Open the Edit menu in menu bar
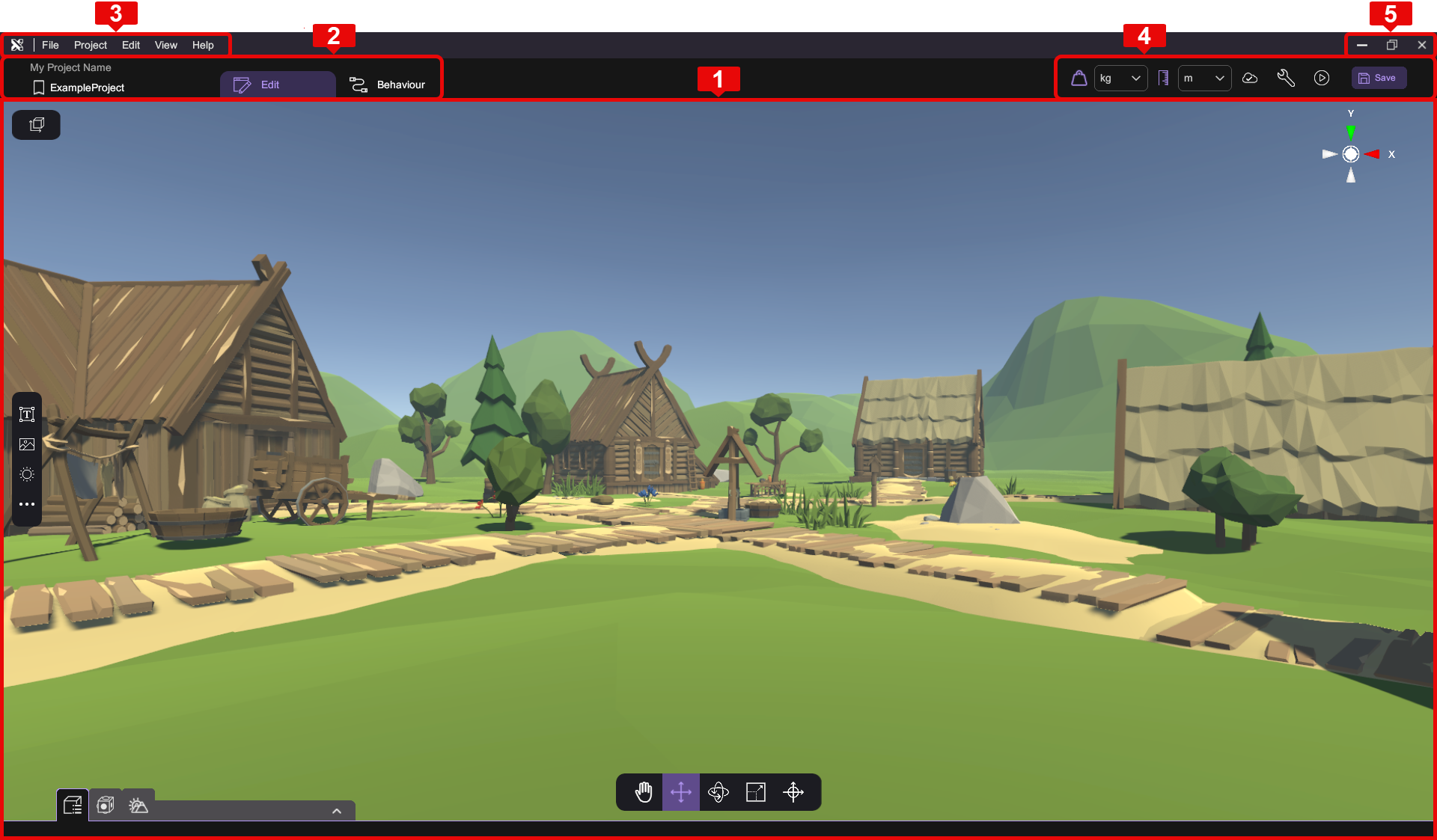The height and width of the screenshot is (840, 1437). tap(131, 45)
